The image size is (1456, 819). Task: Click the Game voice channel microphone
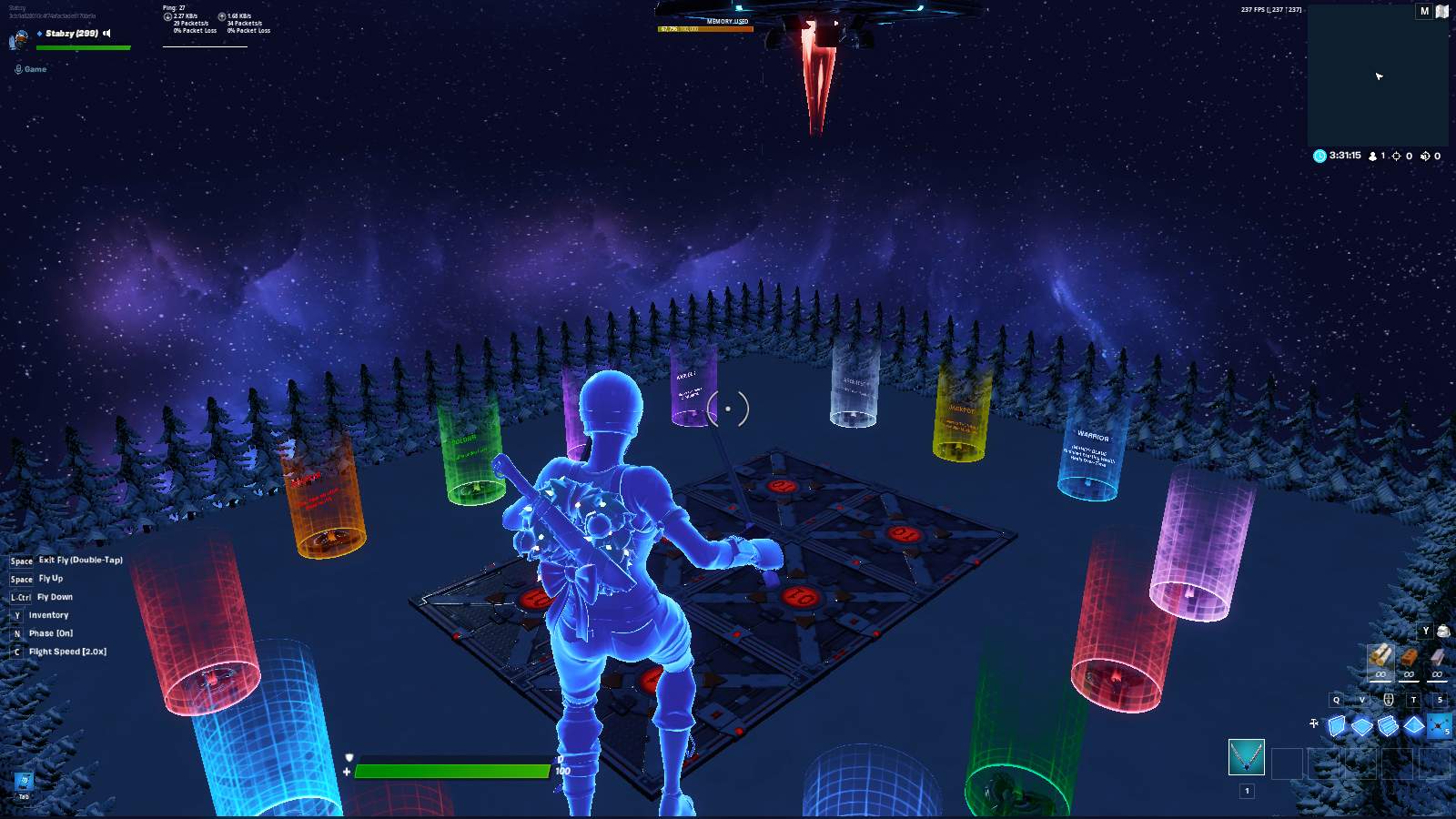(18, 69)
